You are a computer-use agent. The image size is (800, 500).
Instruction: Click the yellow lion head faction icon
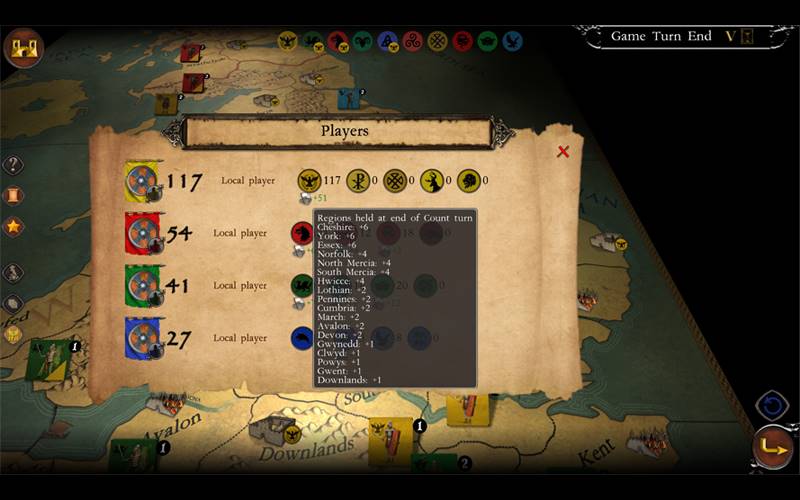pos(468,181)
